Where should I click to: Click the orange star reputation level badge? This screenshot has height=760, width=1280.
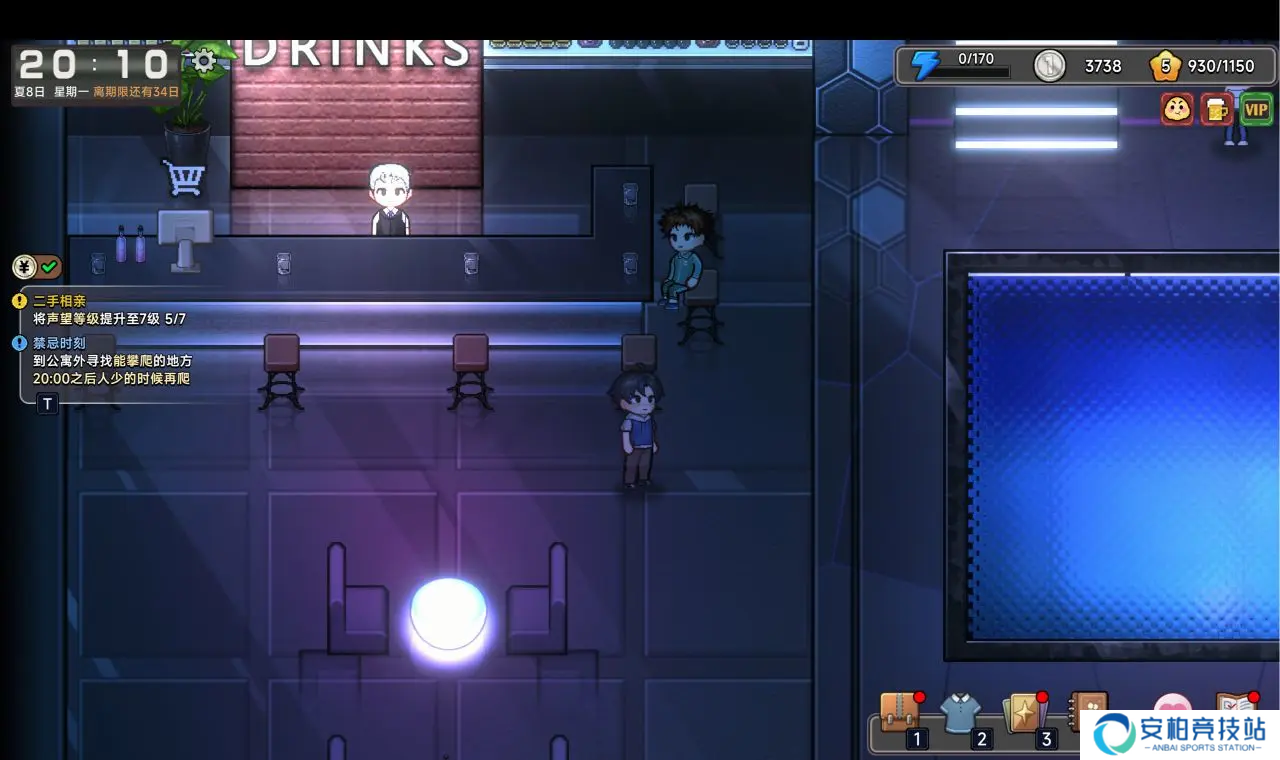pyautogui.click(x=1164, y=66)
